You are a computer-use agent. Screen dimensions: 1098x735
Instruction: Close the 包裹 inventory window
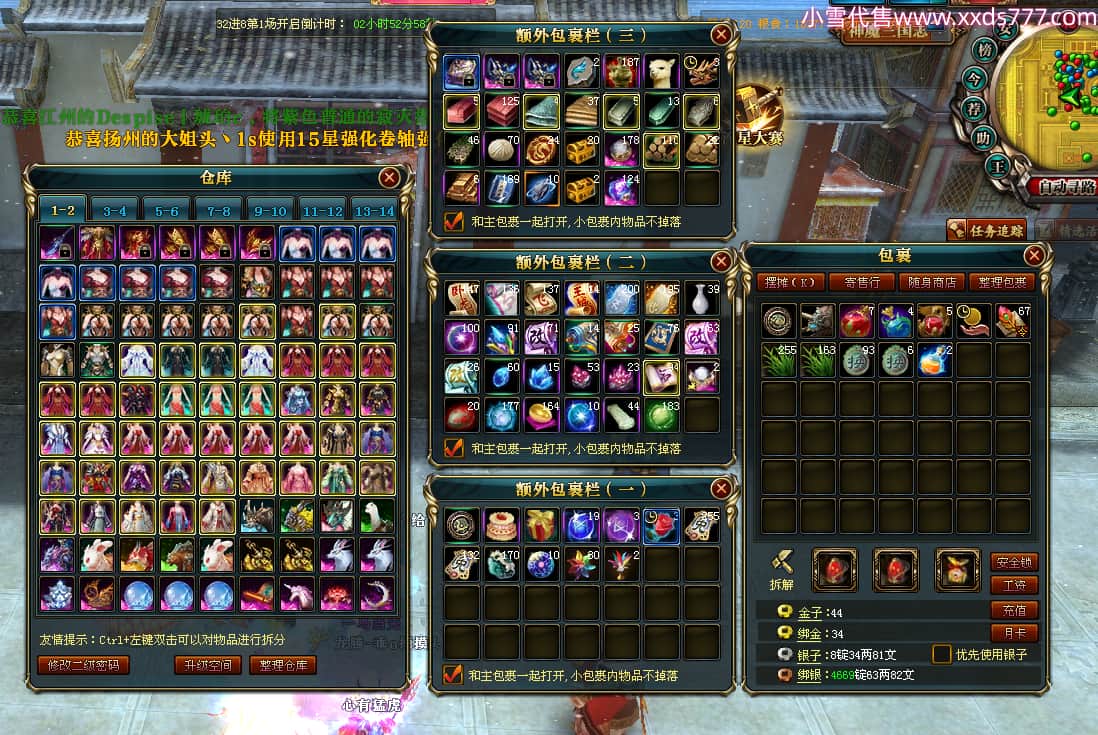(1034, 256)
